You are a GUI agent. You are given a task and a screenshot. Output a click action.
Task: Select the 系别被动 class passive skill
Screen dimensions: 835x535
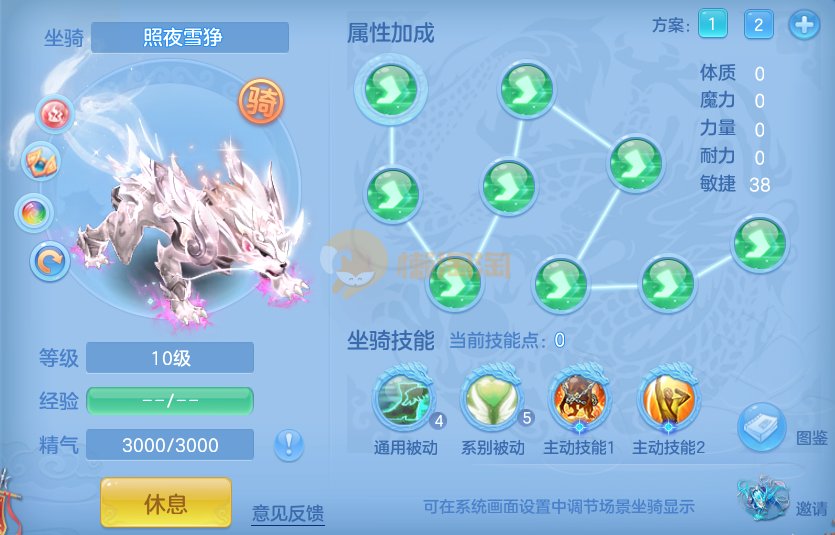492,400
